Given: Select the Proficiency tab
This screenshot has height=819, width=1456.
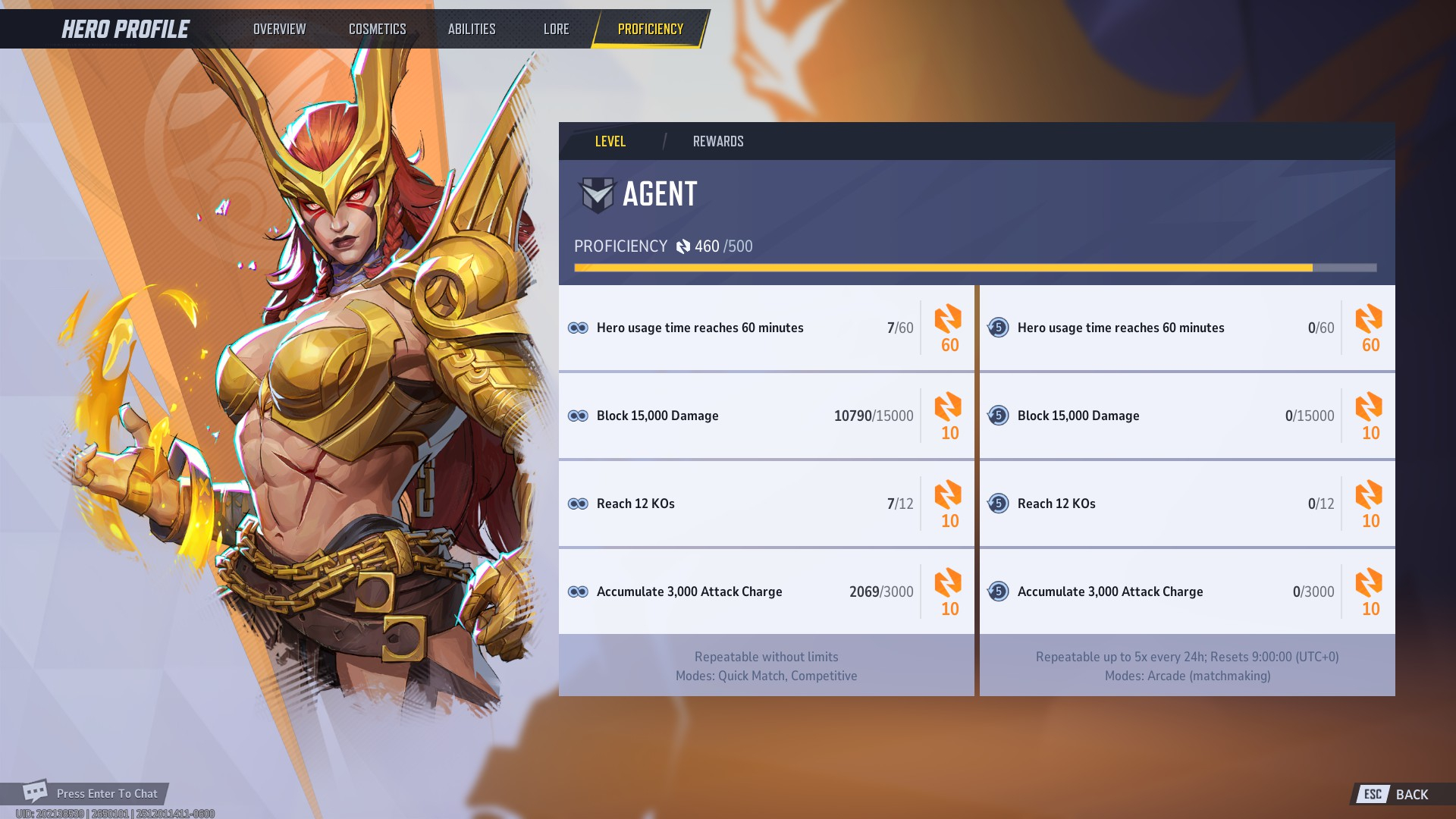Looking at the screenshot, I should 650,29.
